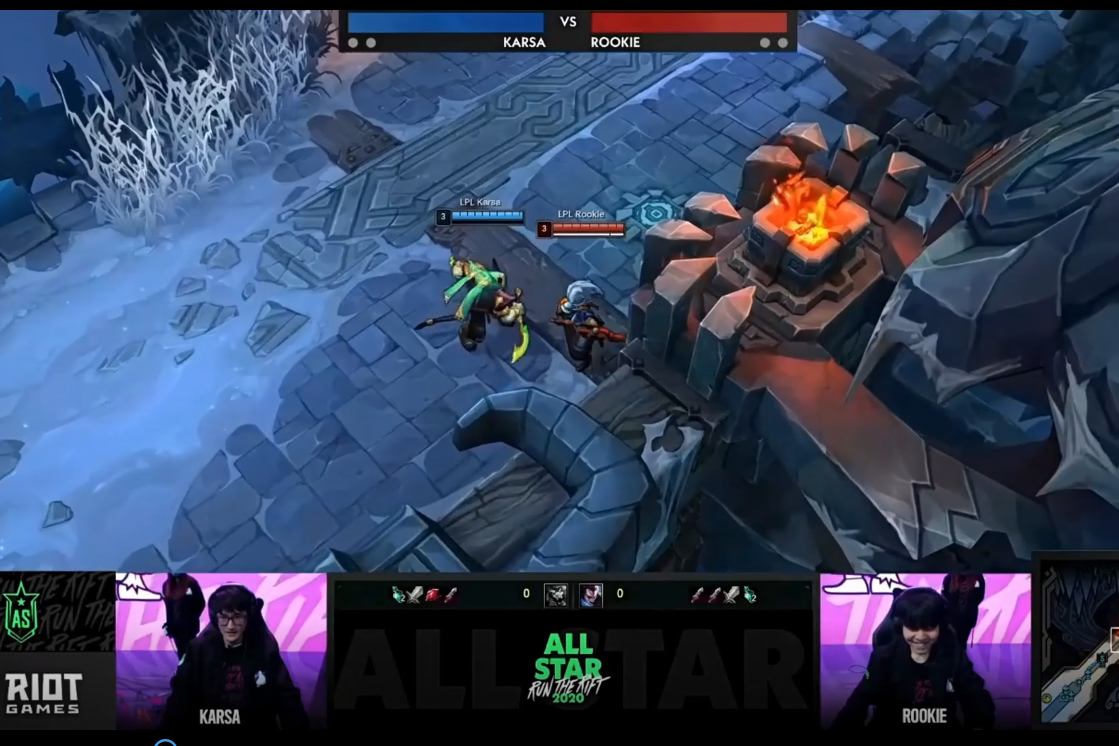The width and height of the screenshot is (1119, 746).
Task: Click the sword item in Rookie's inventory
Action: (x=732, y=595)
